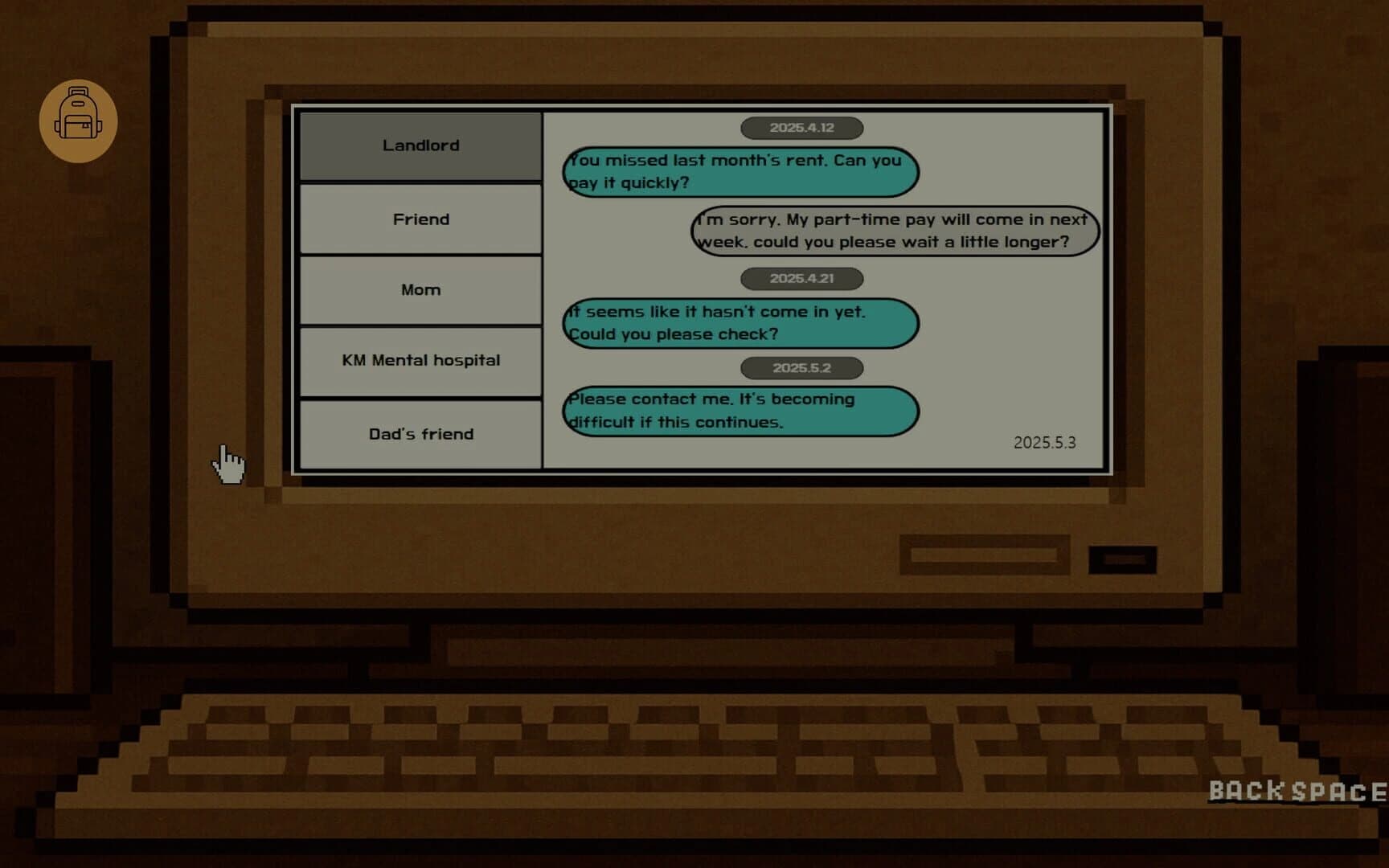Switch to the Mom conversation
This screenshot has width=1389, height=868.
[x=420, y=289]
